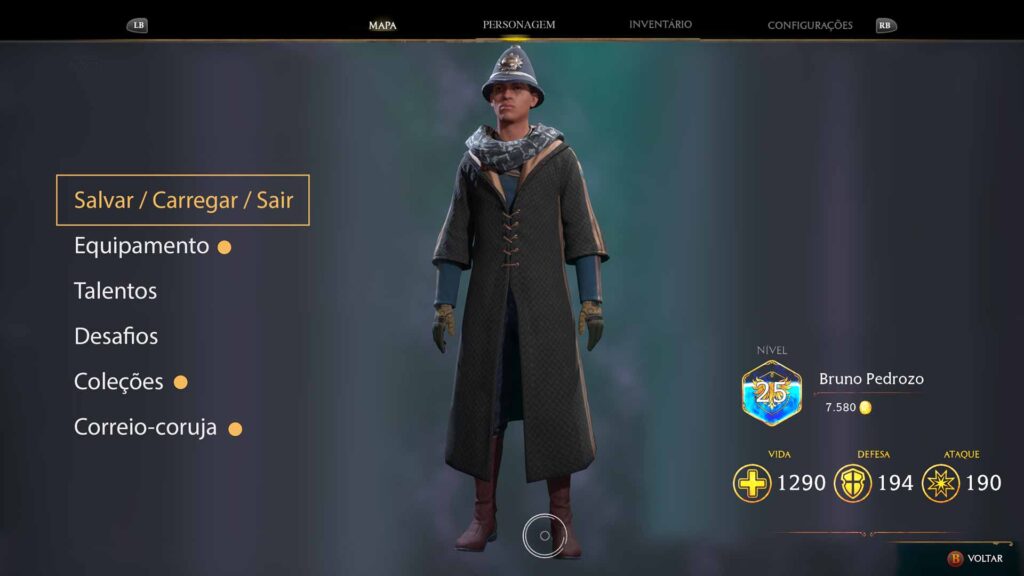Open the Configurações tab
The image size is (1024, 576).
(x=810, y=25)
